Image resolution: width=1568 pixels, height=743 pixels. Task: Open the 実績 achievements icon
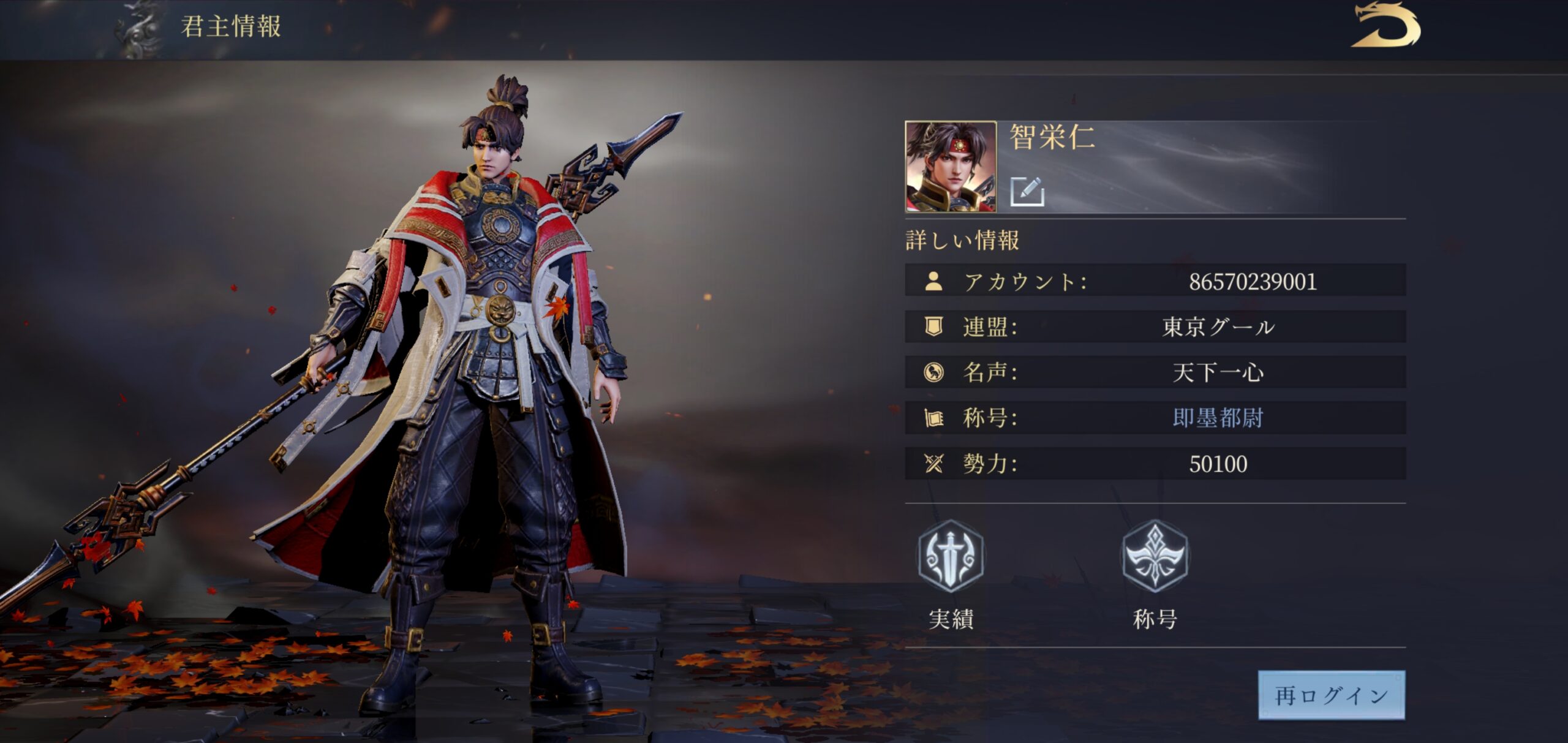[951, 556]
